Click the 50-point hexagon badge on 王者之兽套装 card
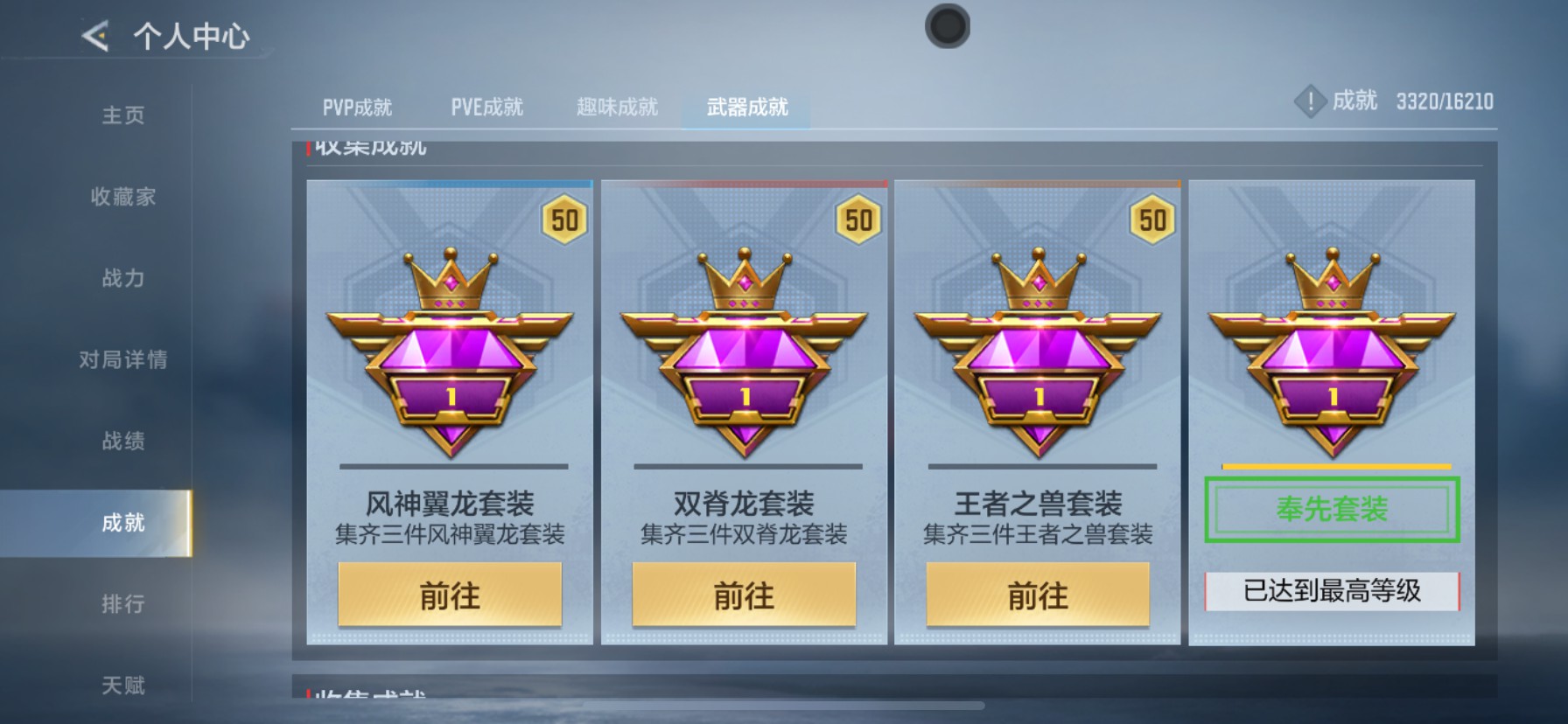This screenshot has height=724, width=1568. pos(1153,219)
